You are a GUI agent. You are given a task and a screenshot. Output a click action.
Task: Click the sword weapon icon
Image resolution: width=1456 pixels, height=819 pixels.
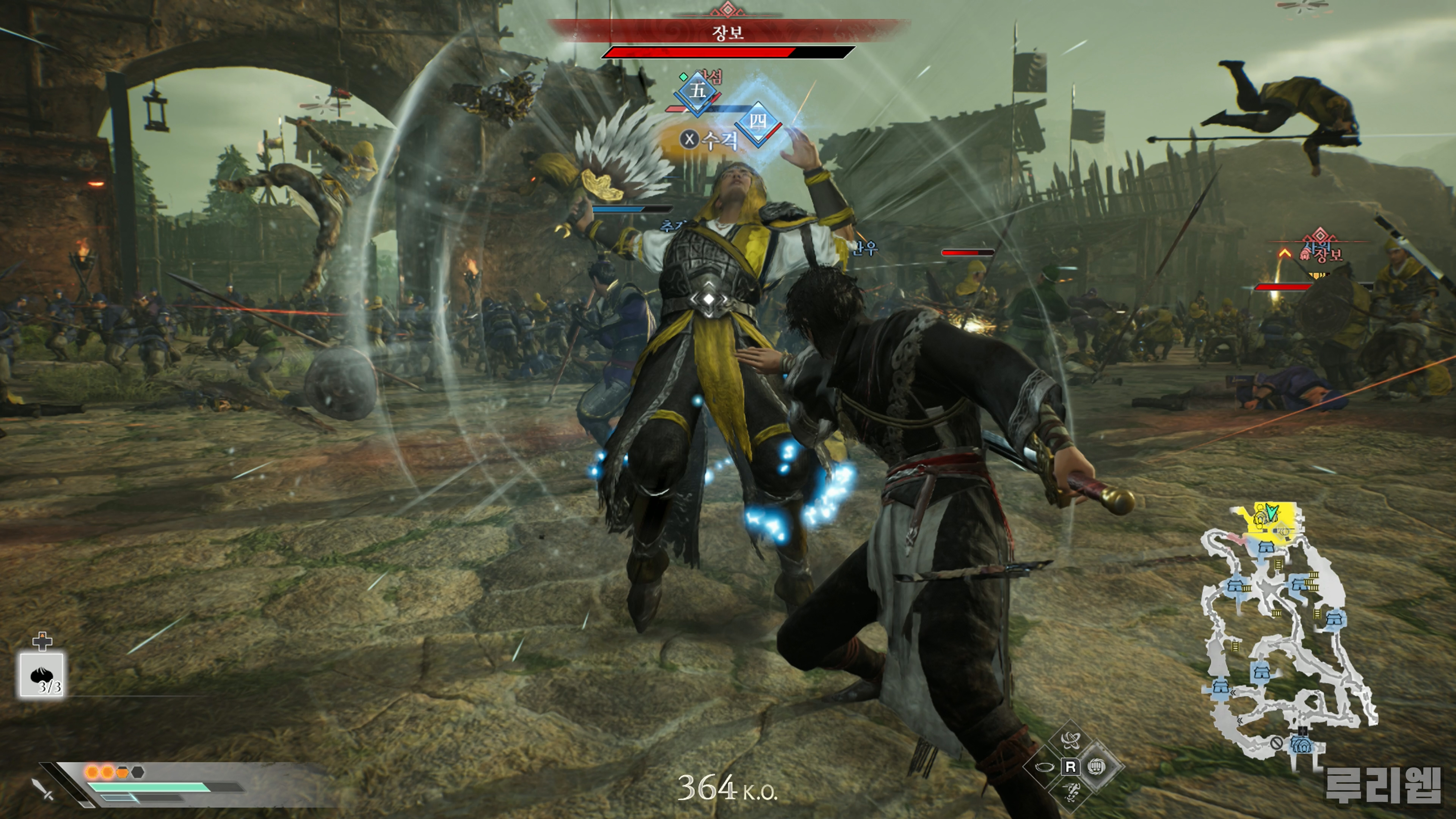[x=43, y=789]
